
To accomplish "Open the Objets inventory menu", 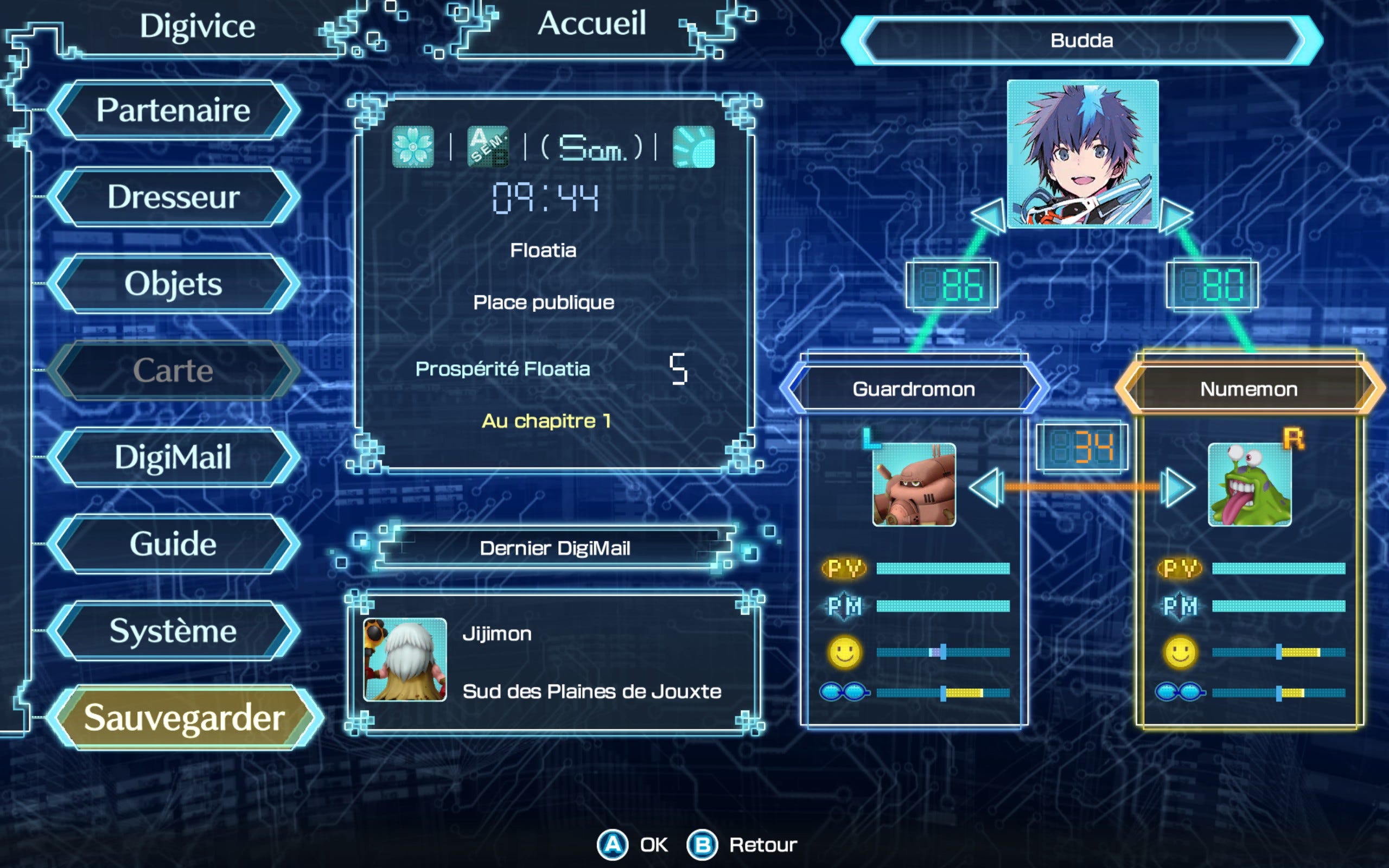I will [x=173, y=284].
